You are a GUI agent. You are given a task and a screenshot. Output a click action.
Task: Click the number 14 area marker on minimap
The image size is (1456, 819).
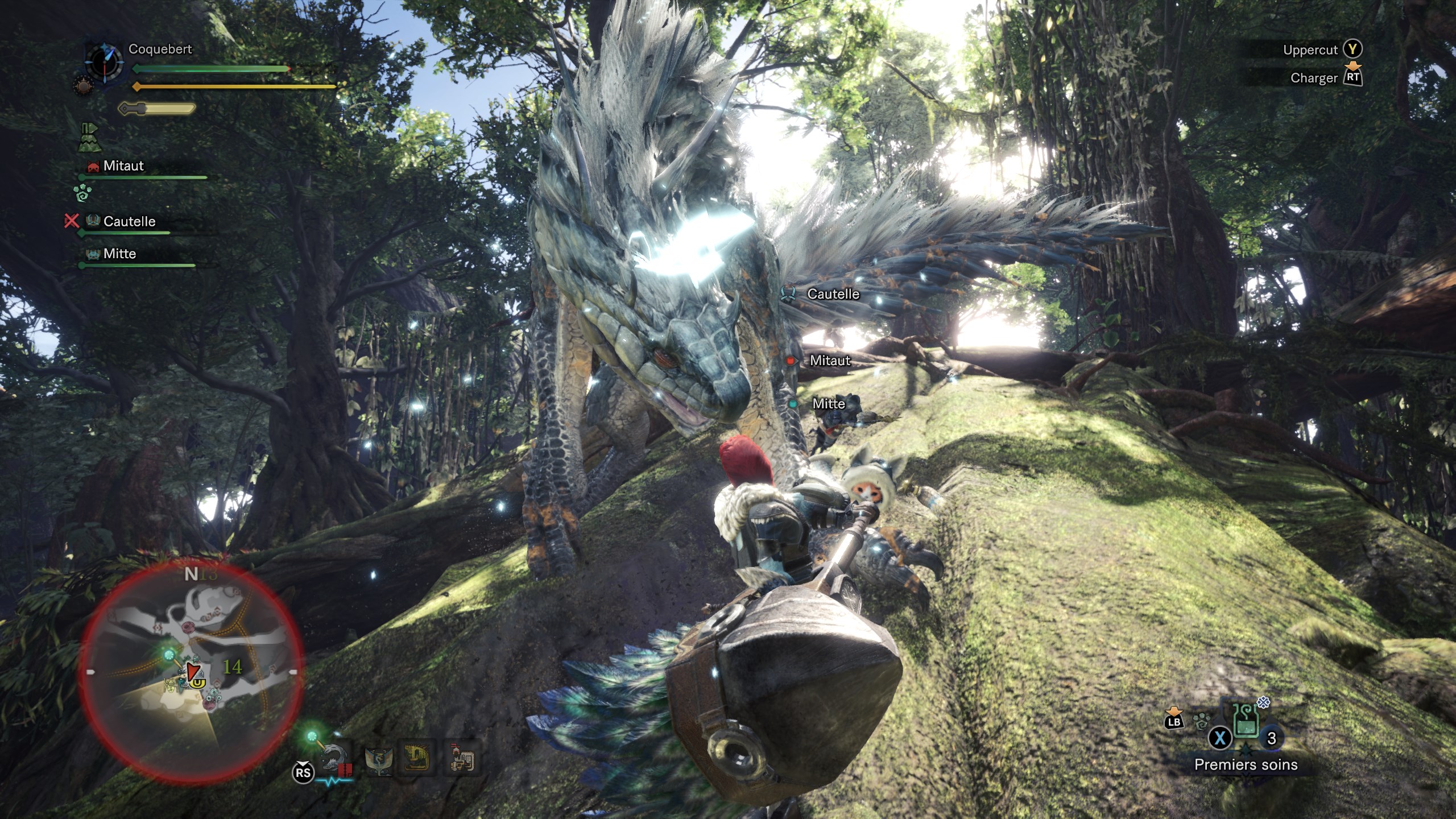pos(231,667)
